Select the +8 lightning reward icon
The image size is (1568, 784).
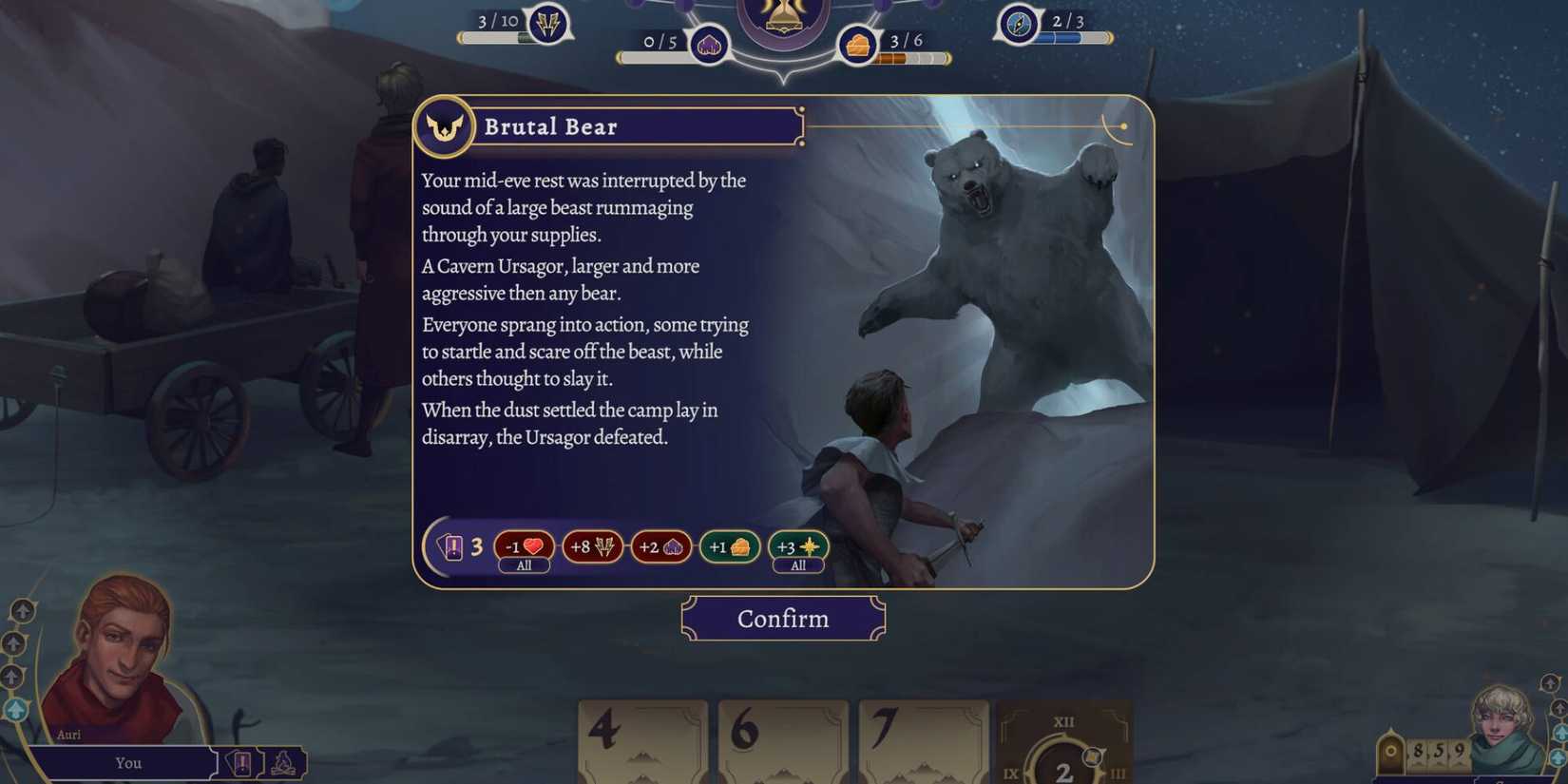[592, 546]
